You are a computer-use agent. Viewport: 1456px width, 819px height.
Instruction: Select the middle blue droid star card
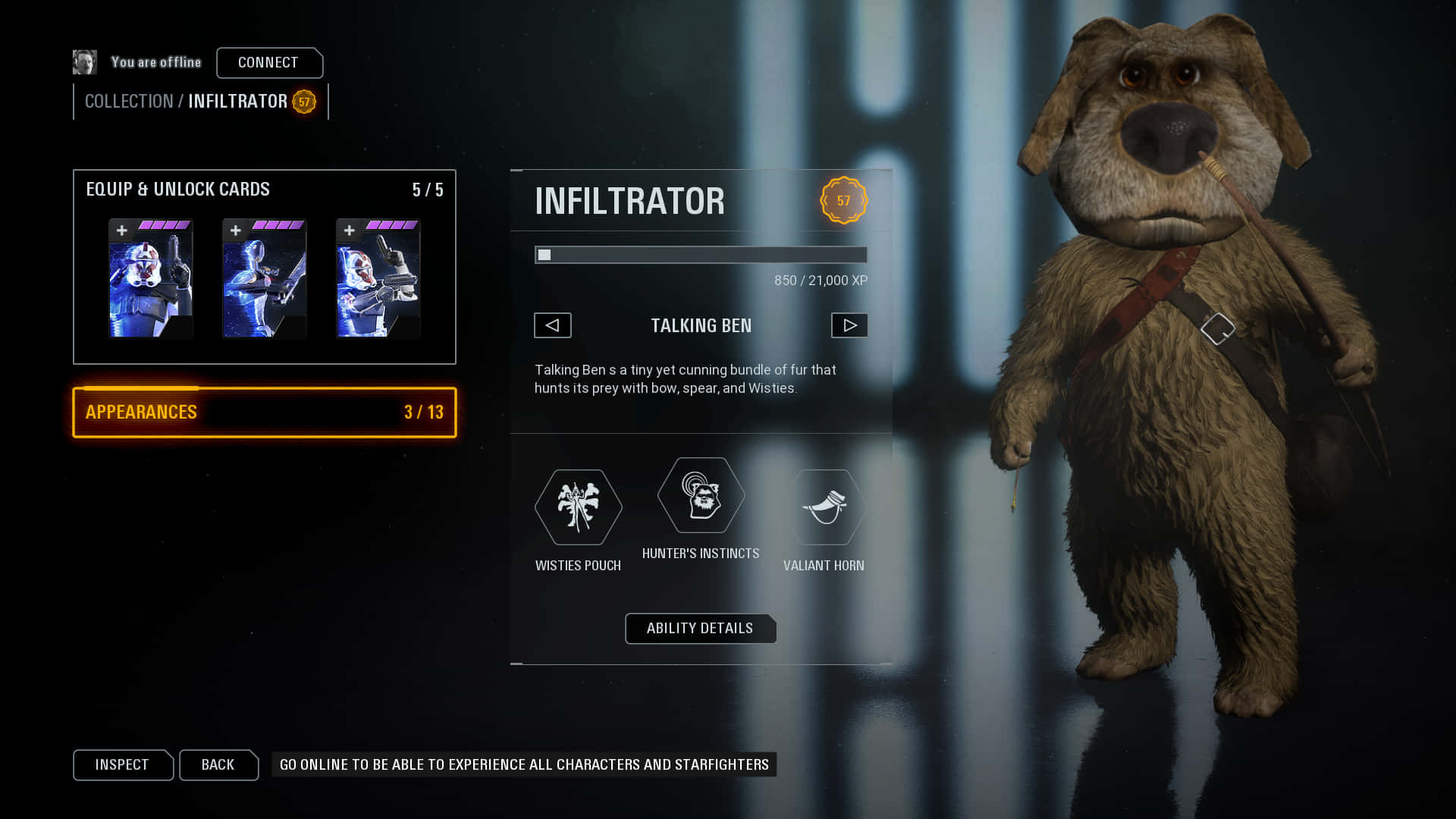click(x=264, y=278)
